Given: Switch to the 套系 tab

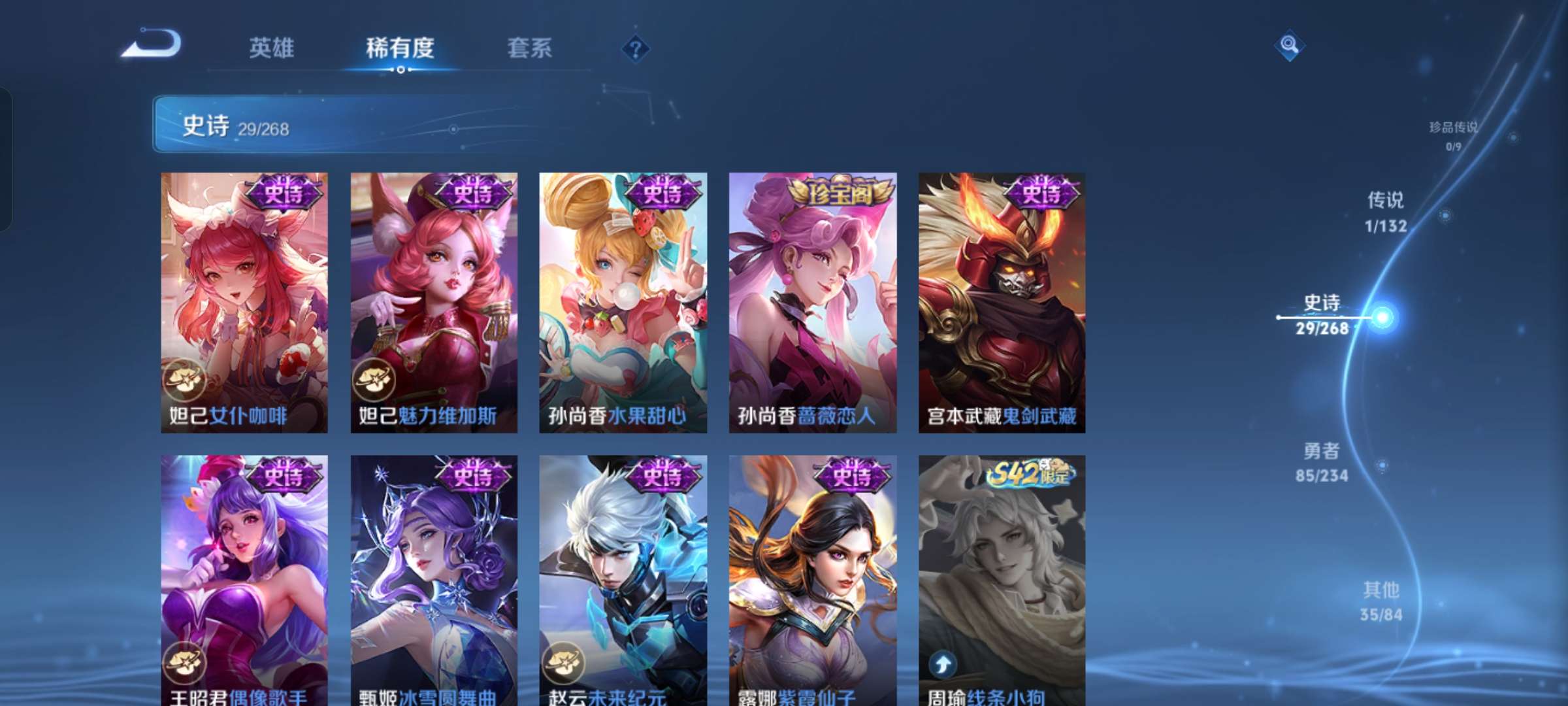Looking at the screenshot, I should coord(529,48).
